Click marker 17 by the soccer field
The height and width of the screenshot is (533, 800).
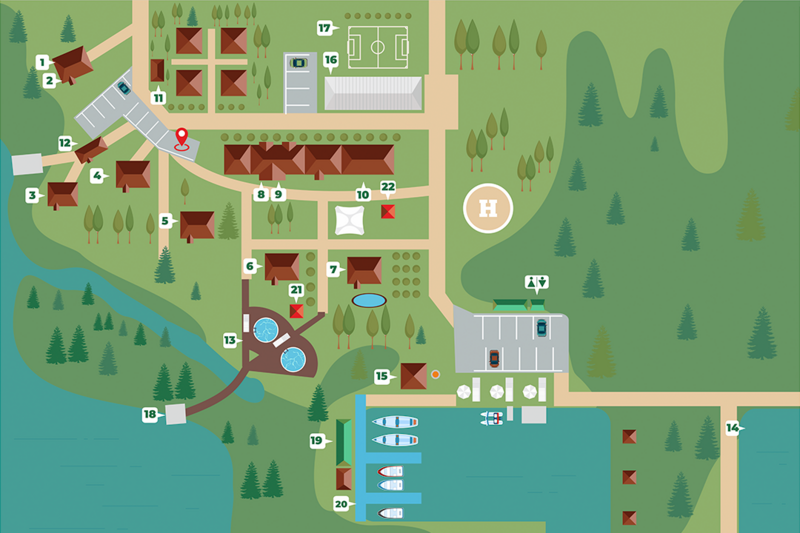click(x=324, y=28)
